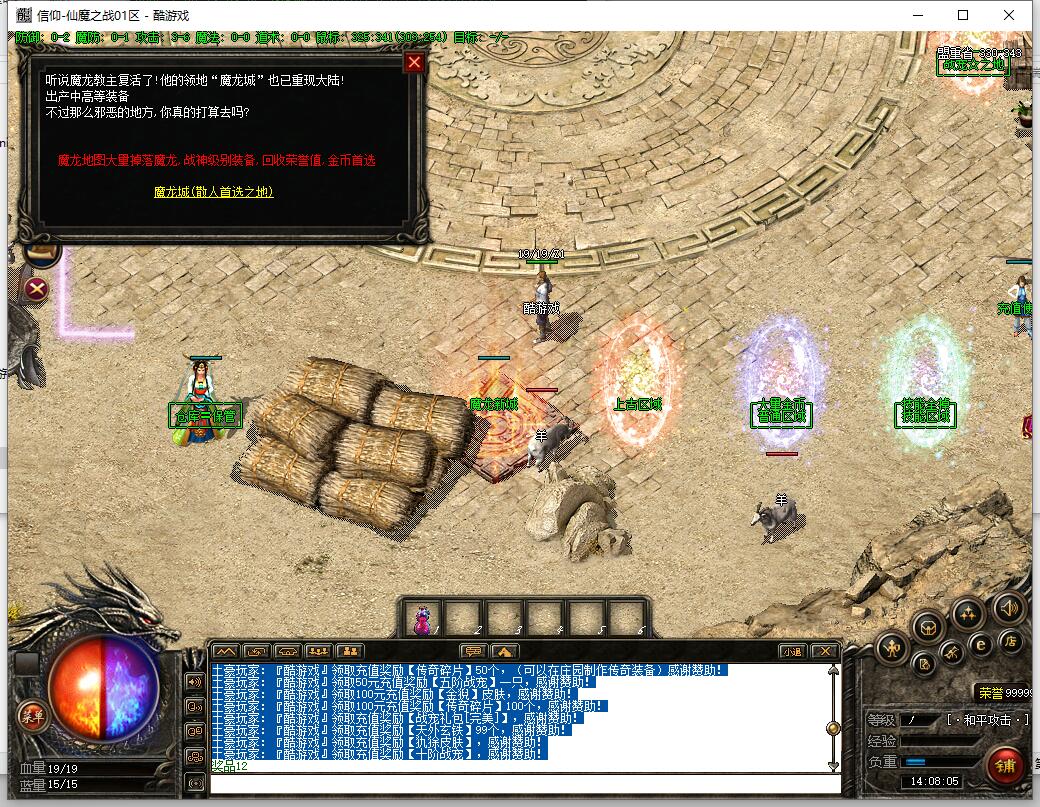Image resolution: width=1040 pixels, height=807 pixels.
Task: Choose the 魔龙城(散人首选之地) link
Action: click(x=214, y=191)
